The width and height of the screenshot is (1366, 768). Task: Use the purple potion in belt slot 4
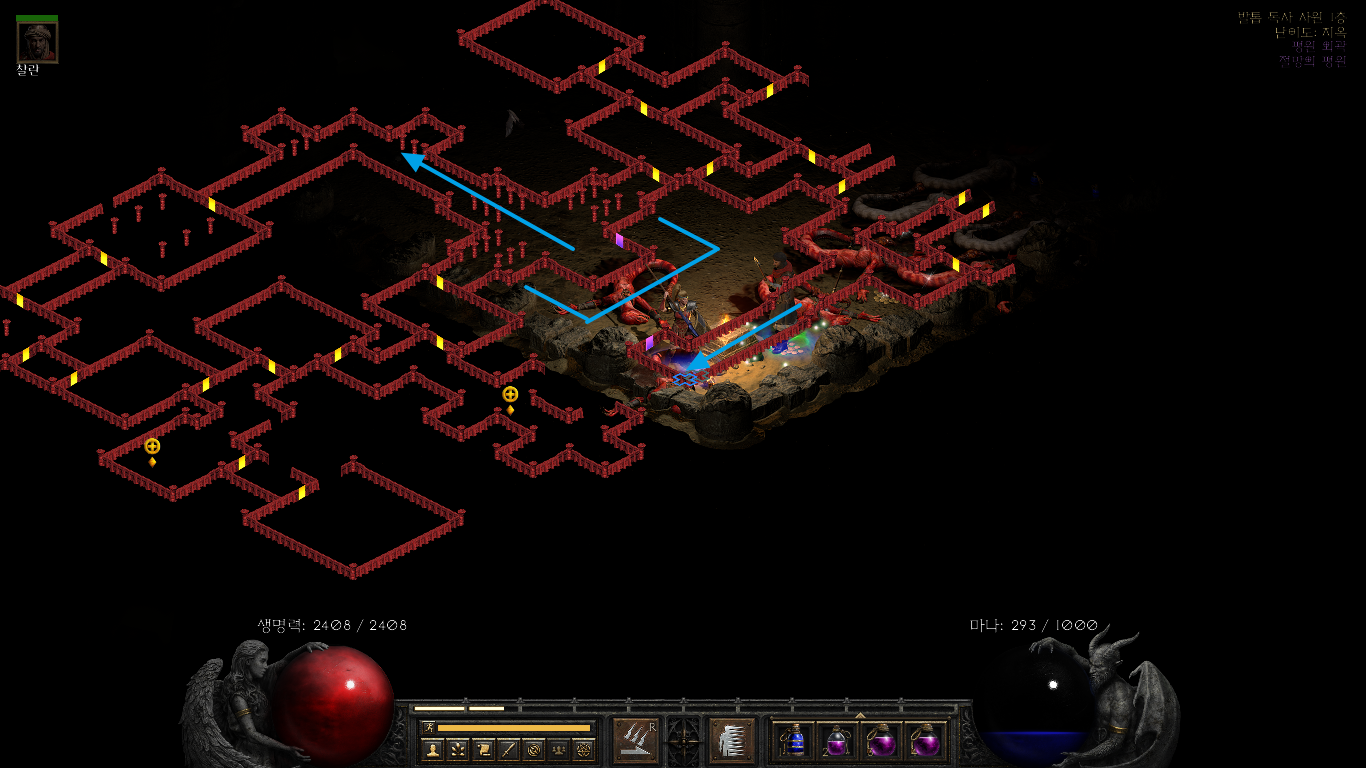point(925,741)
